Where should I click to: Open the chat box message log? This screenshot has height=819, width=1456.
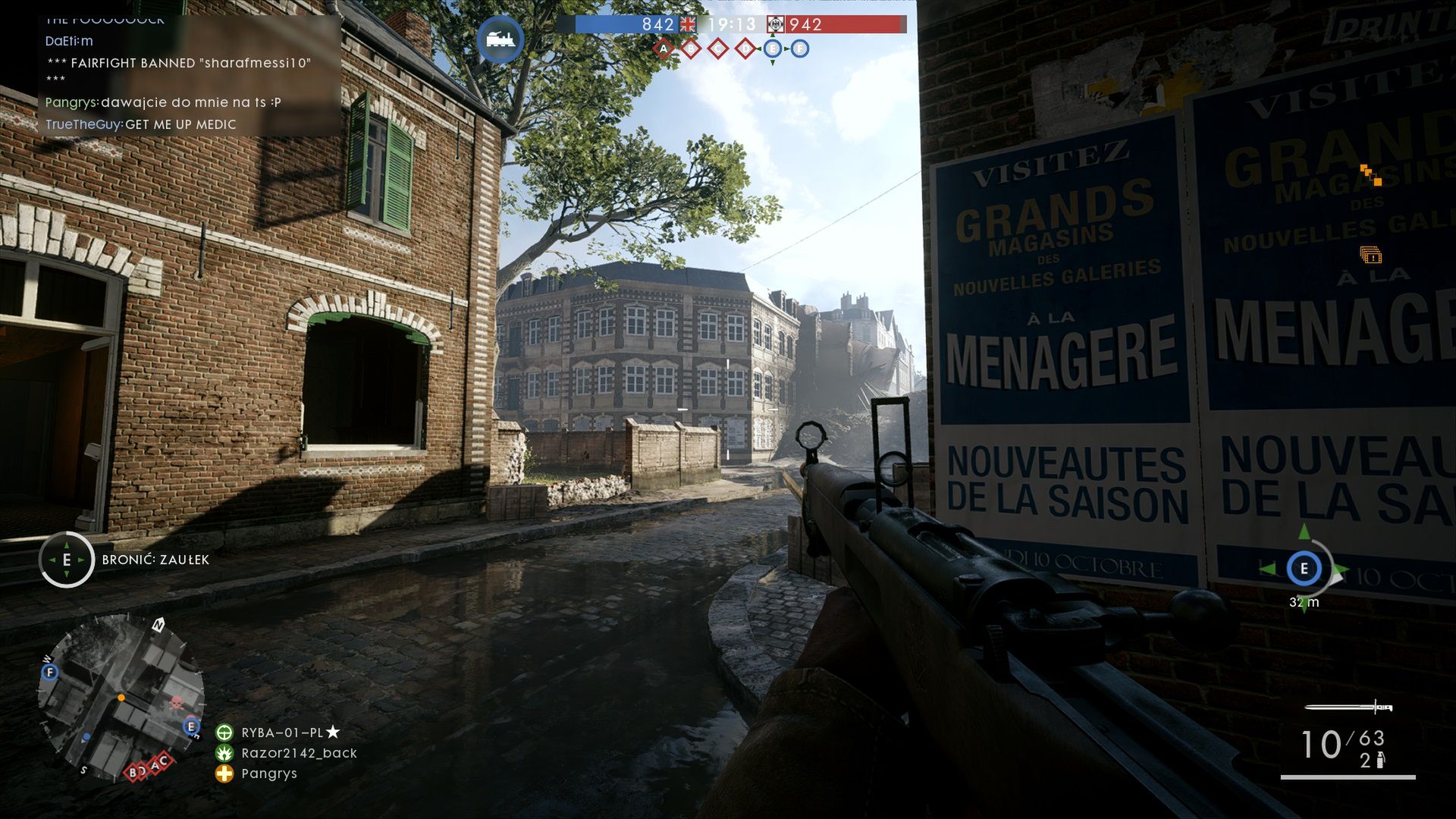[190, 76]
